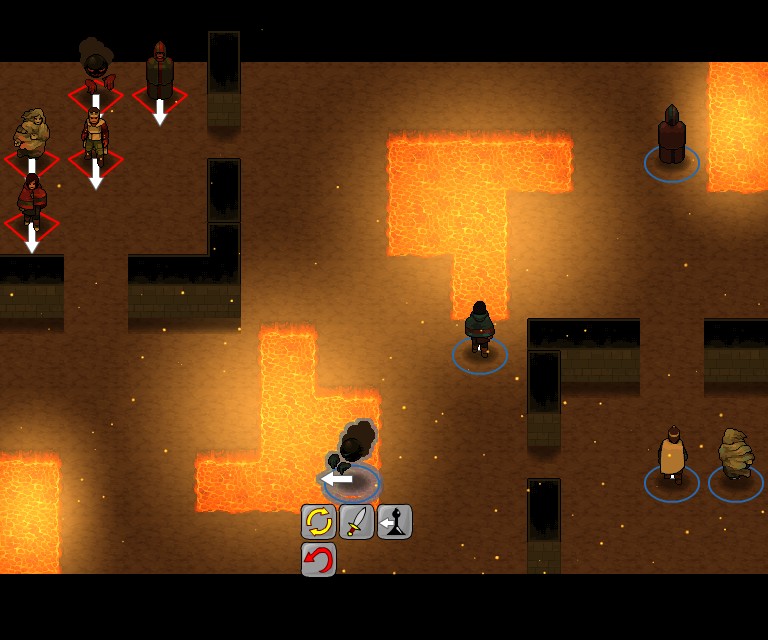Screen dimensions: 768x640
Task: Select the dark hooded ally beside the lava
Action: [671, 138]
